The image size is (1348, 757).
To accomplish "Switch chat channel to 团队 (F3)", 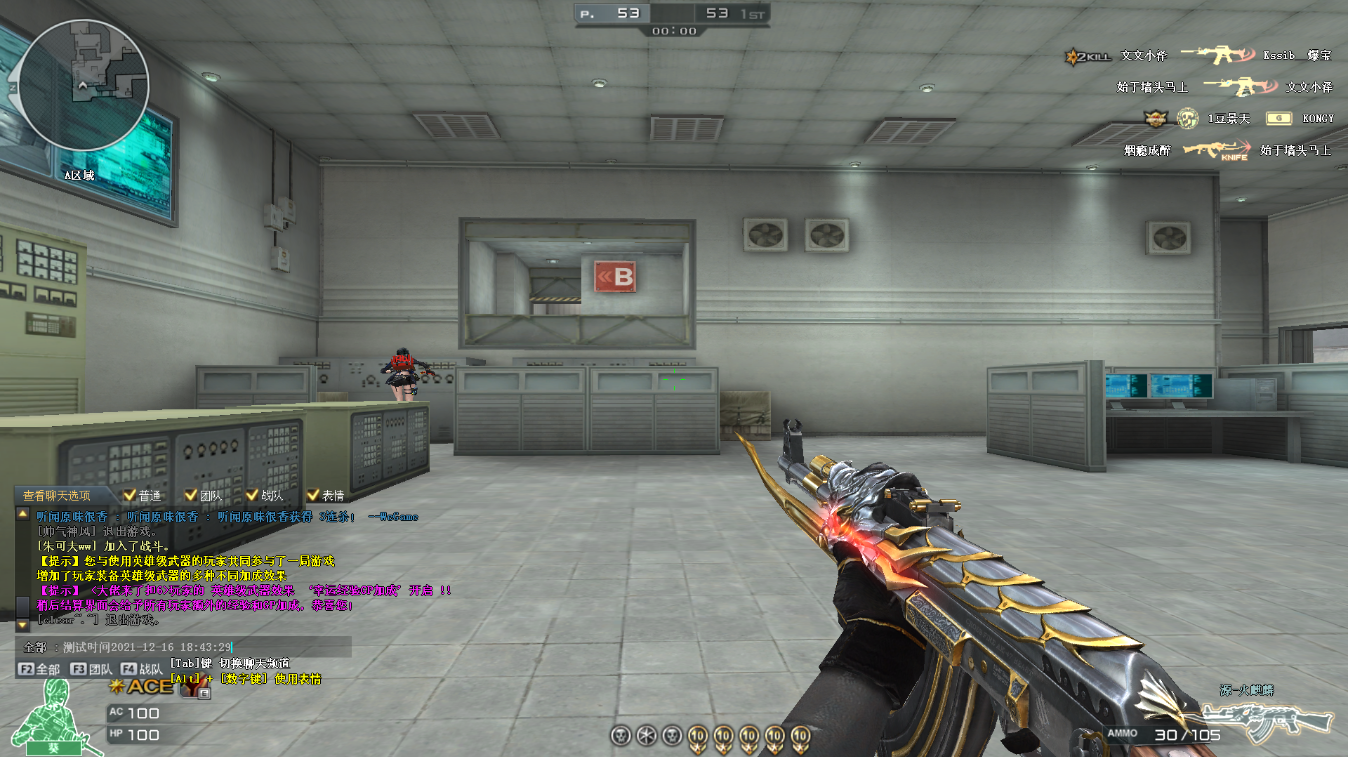I will pos(91,669).
